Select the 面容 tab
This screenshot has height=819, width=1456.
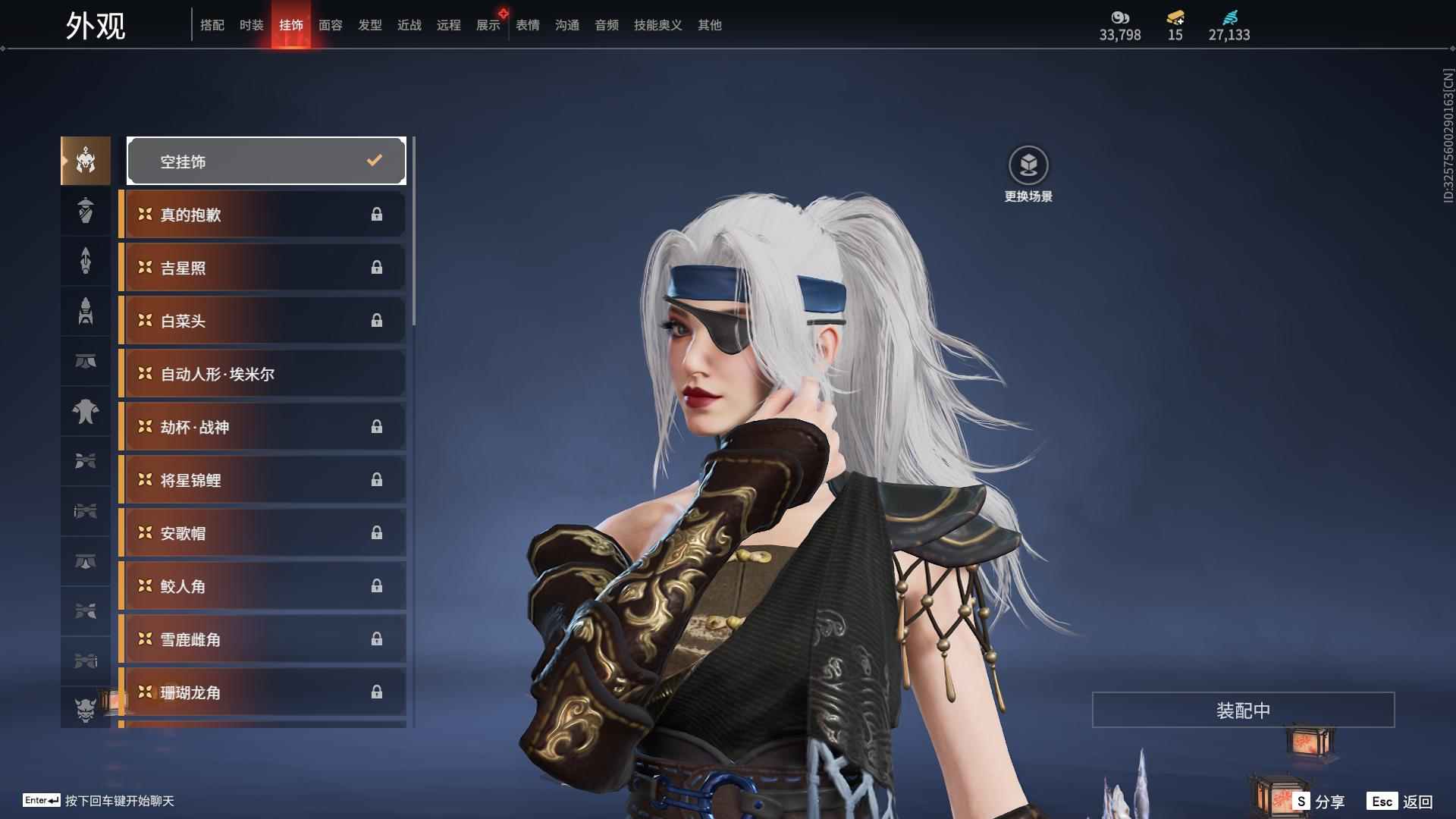330,25
